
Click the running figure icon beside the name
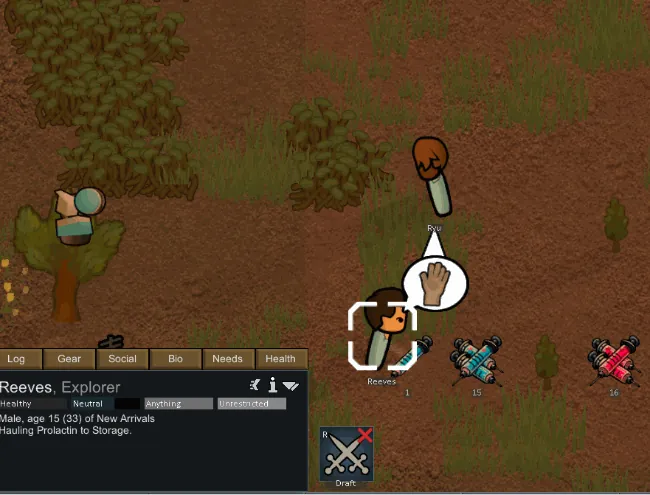click(255, 385)
